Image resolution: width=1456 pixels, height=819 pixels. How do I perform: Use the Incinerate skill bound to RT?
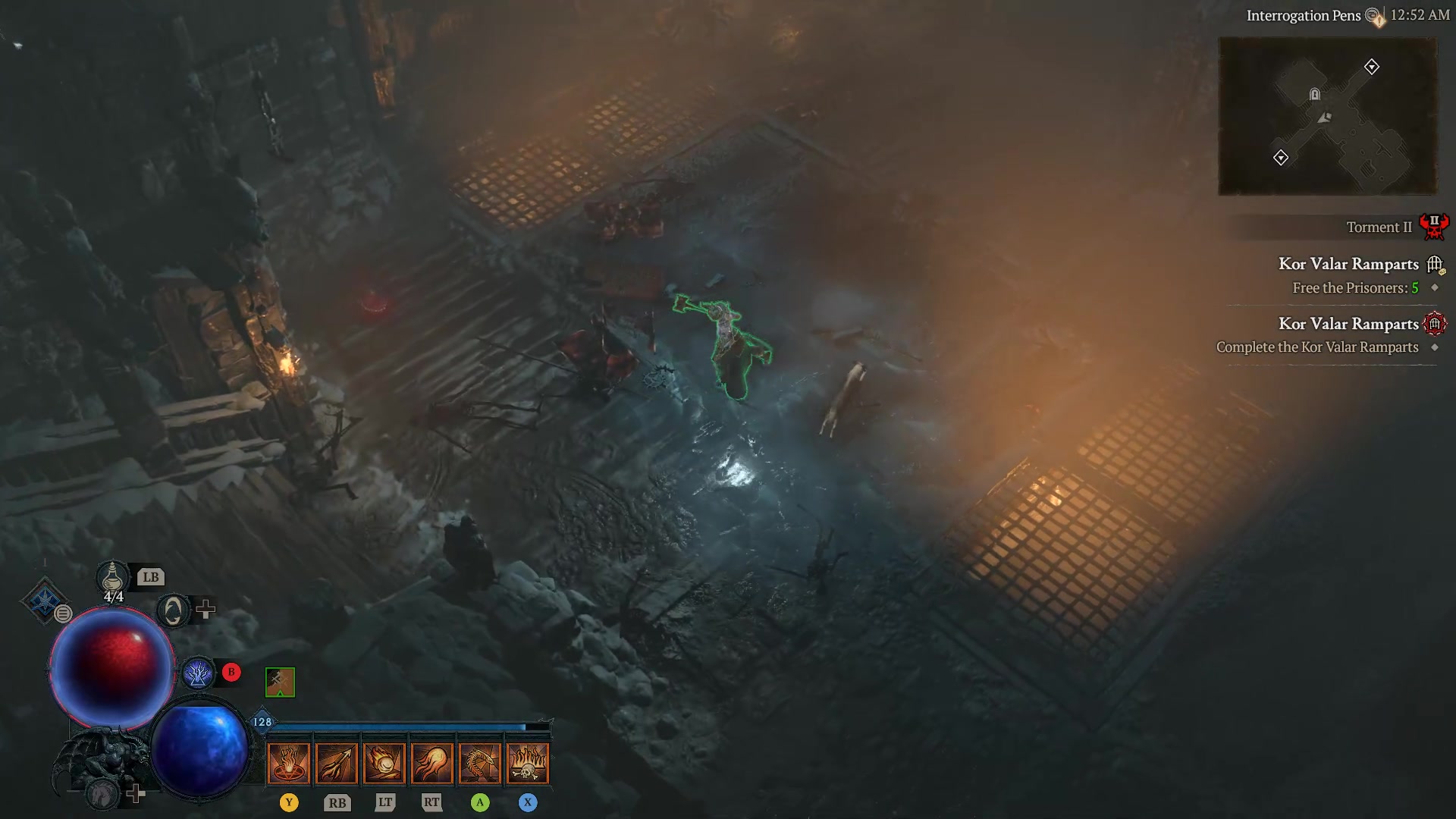(432, 762)
